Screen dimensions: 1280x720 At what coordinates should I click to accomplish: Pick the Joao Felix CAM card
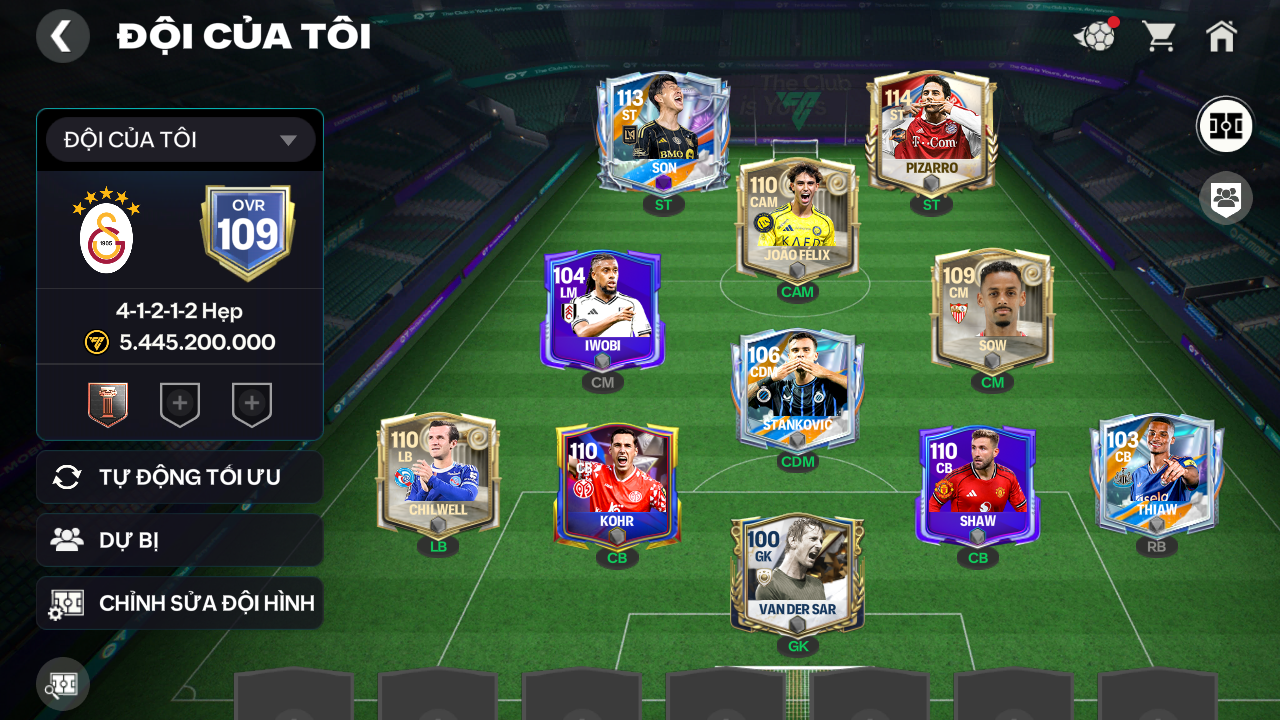[797, 220]
